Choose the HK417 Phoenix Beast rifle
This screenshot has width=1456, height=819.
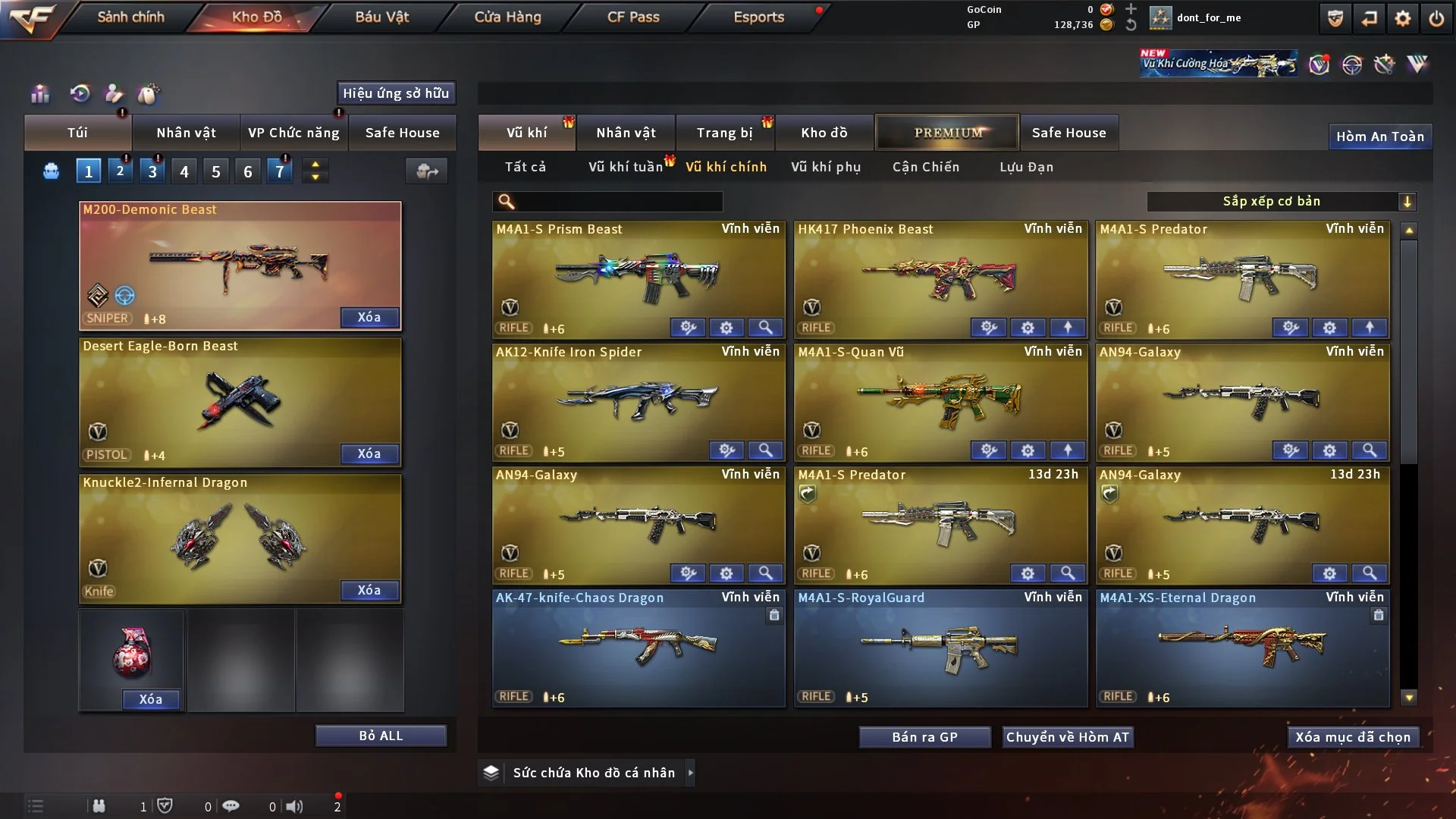point(940,273)
